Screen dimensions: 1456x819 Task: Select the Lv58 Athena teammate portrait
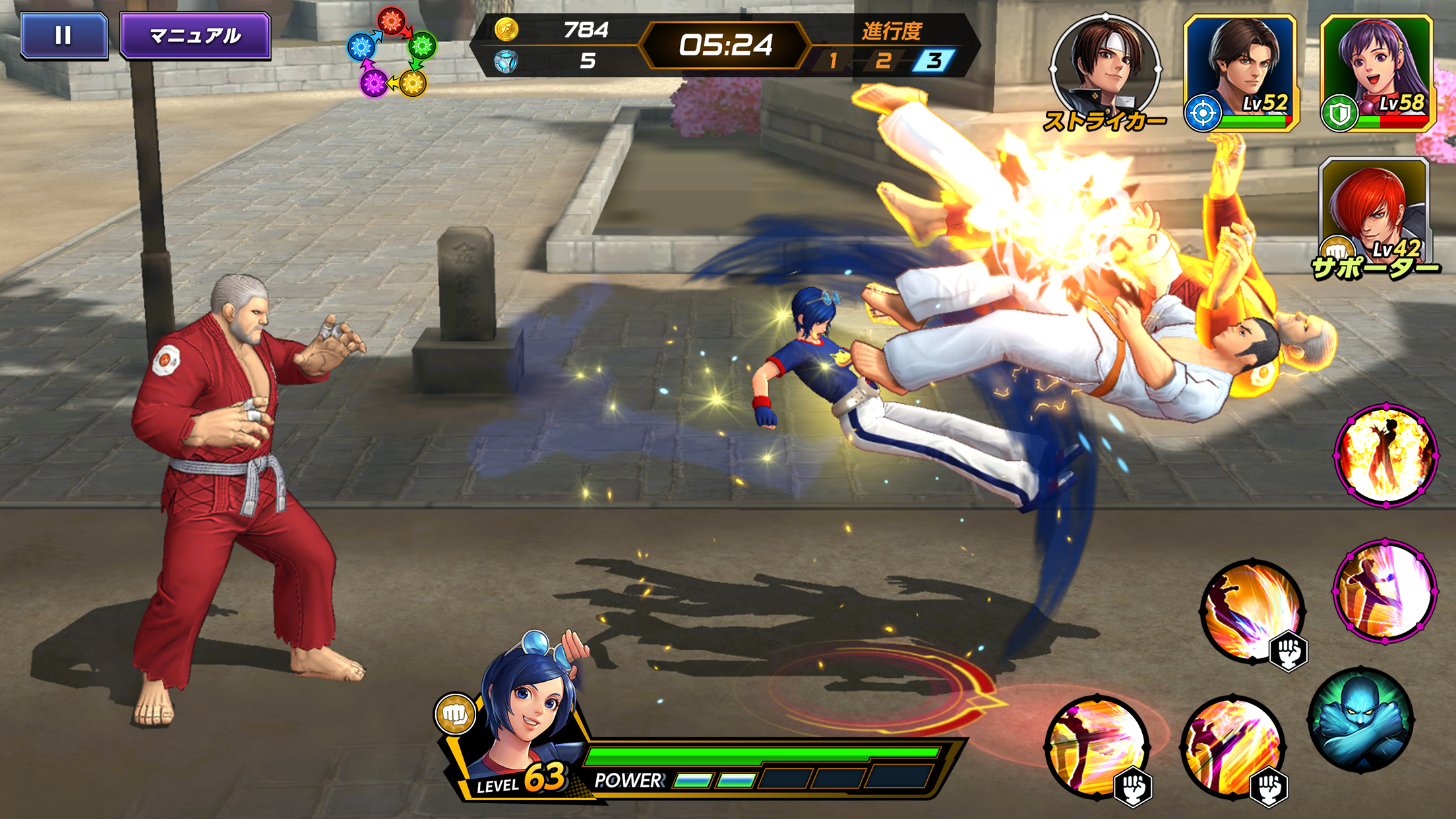[x=1375, y=73]
